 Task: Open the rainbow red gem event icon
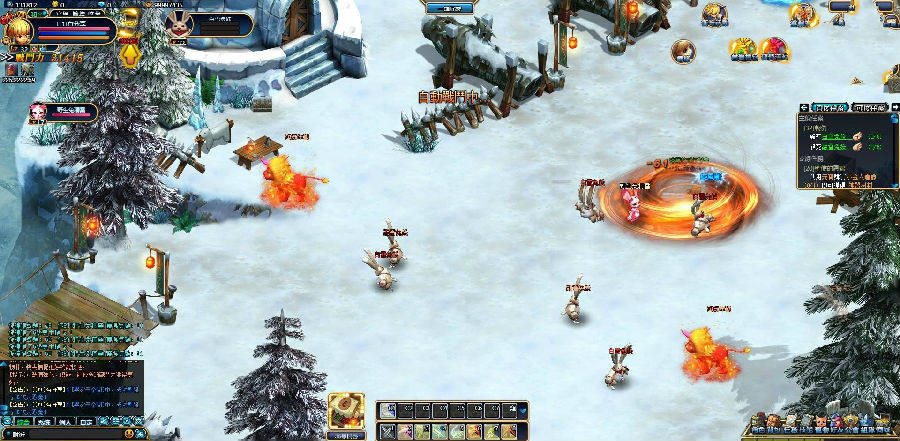click(773, 48)
